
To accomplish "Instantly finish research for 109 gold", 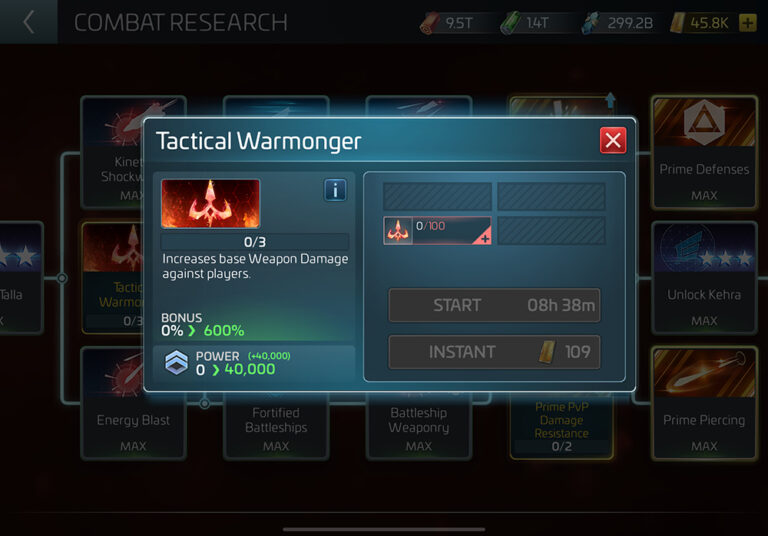I will click(x=494, y=352).
